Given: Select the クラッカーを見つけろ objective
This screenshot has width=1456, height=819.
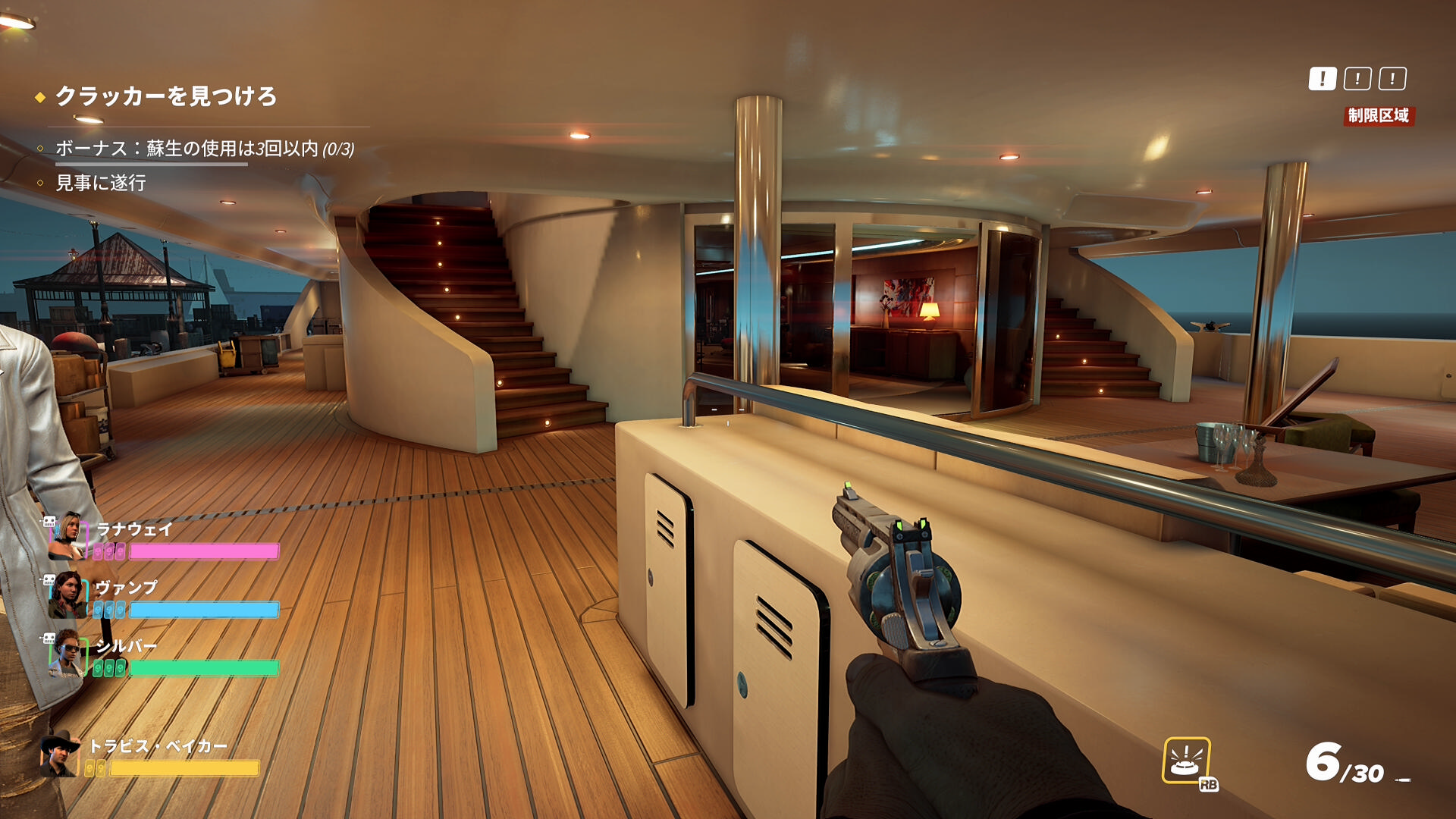Looking at the screenshot, I should pos(165,96).
